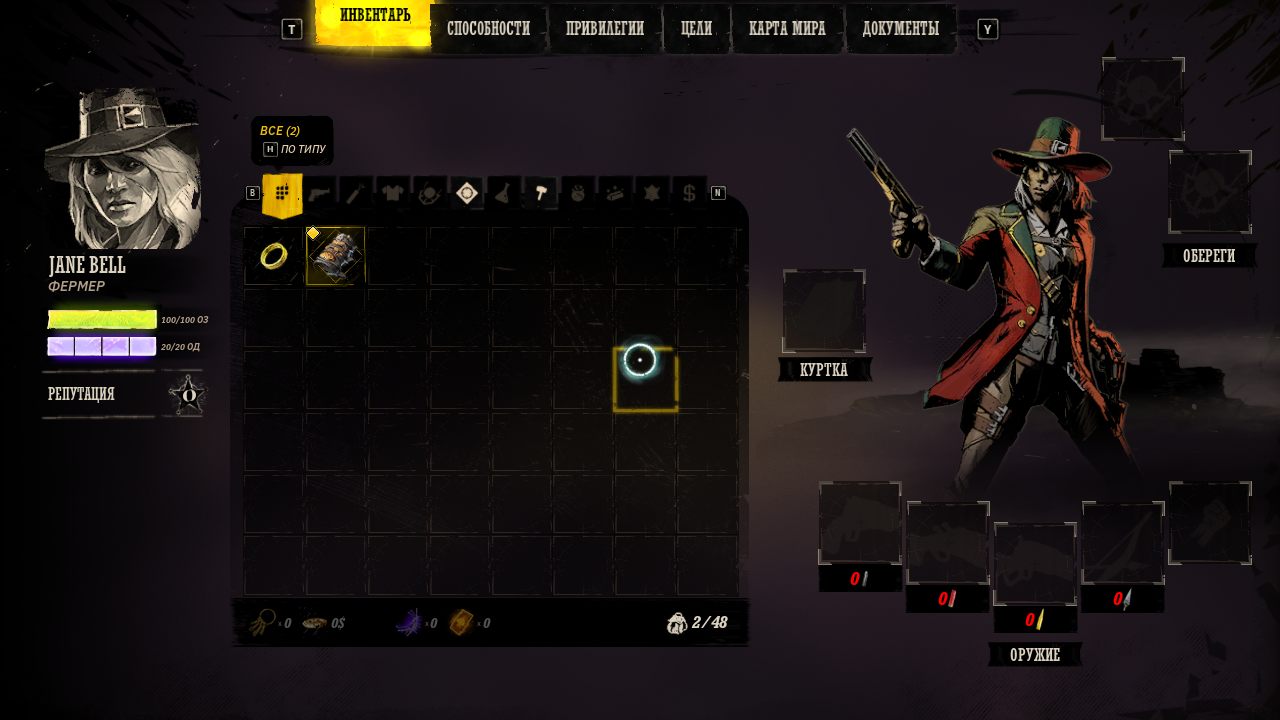Switch to the Привилегии tab

coord(604,29)
